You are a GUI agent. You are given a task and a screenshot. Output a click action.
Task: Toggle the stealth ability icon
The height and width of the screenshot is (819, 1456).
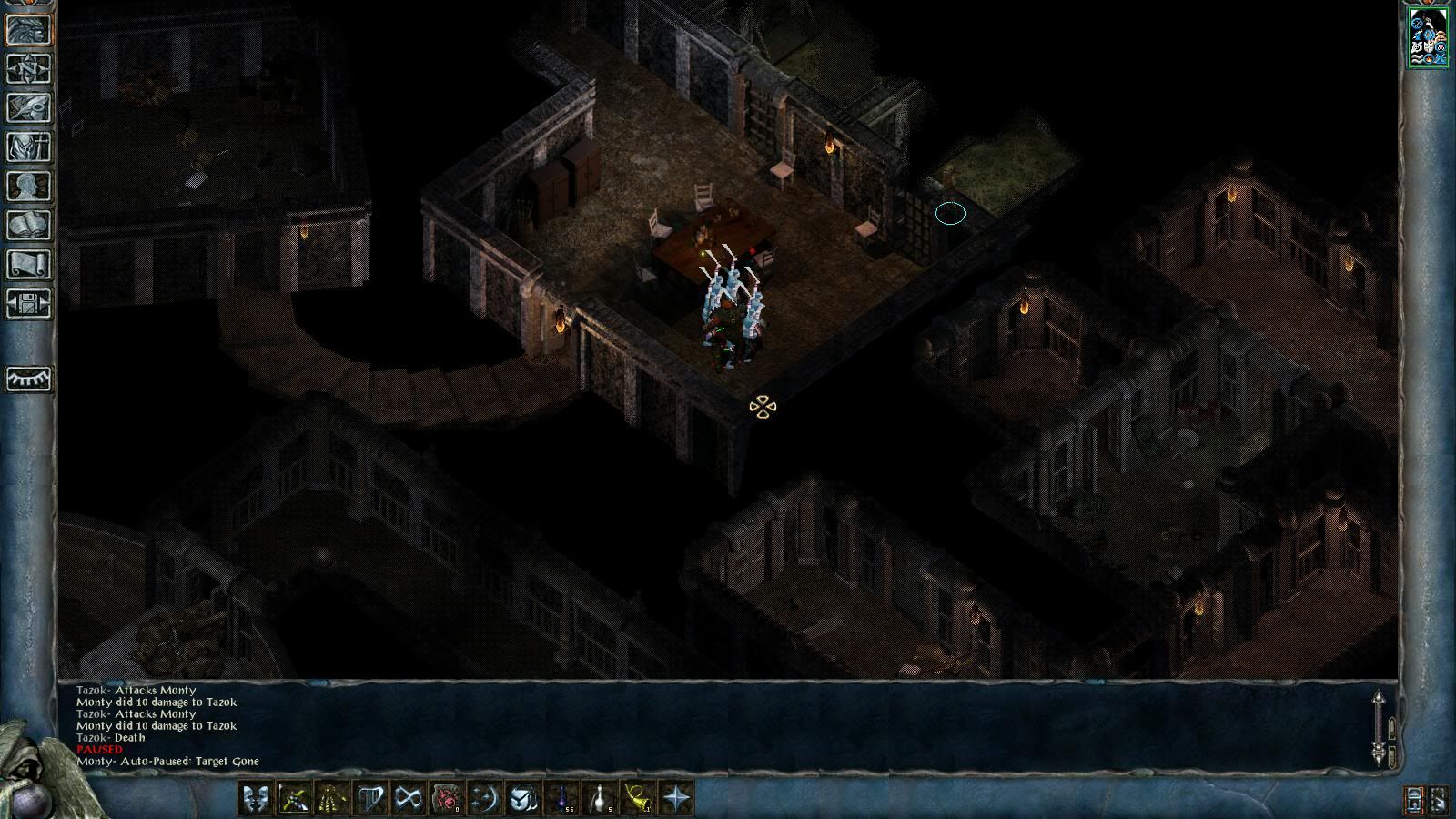pos(331,799)
